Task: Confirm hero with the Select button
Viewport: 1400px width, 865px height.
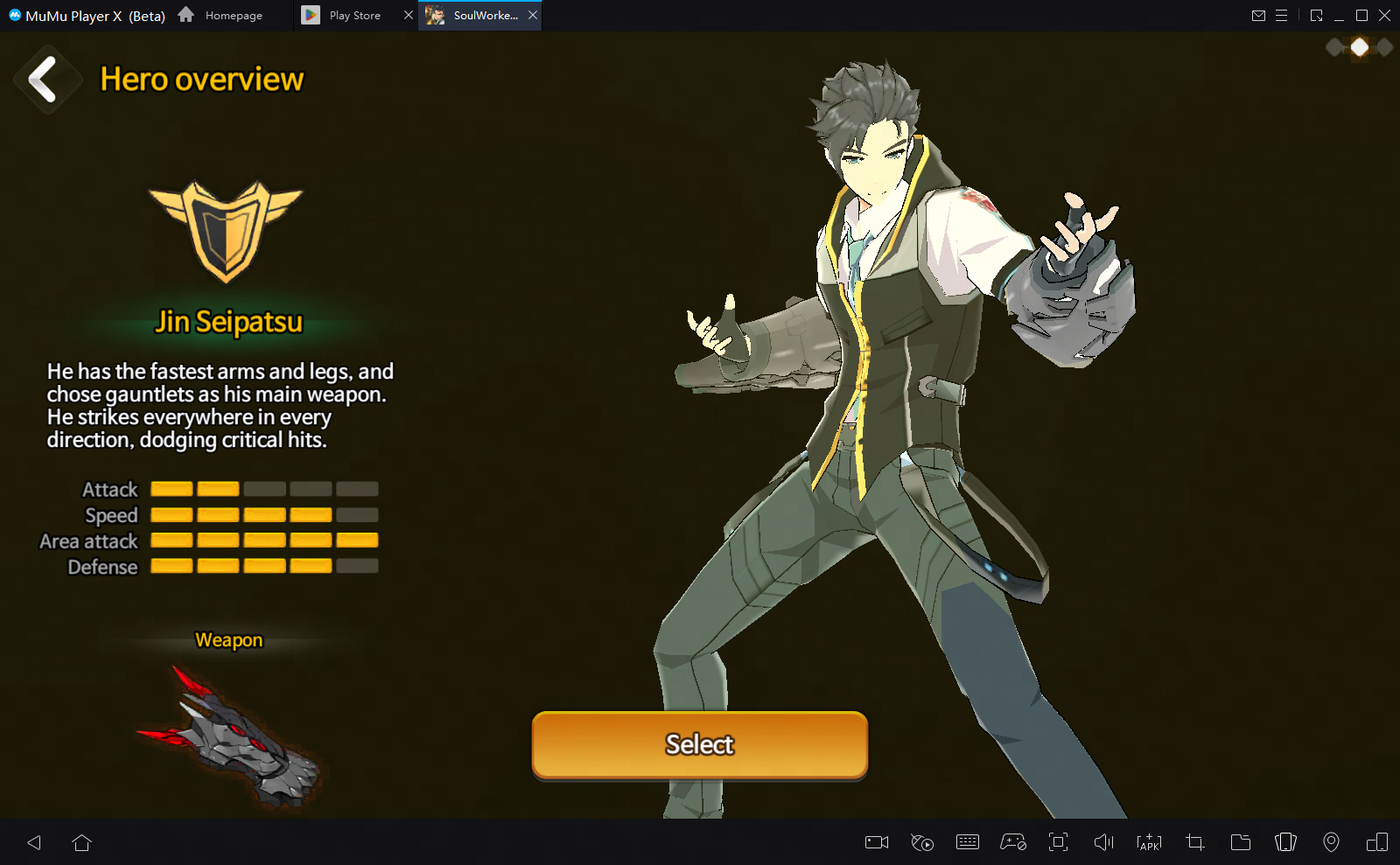Action: 699,744
